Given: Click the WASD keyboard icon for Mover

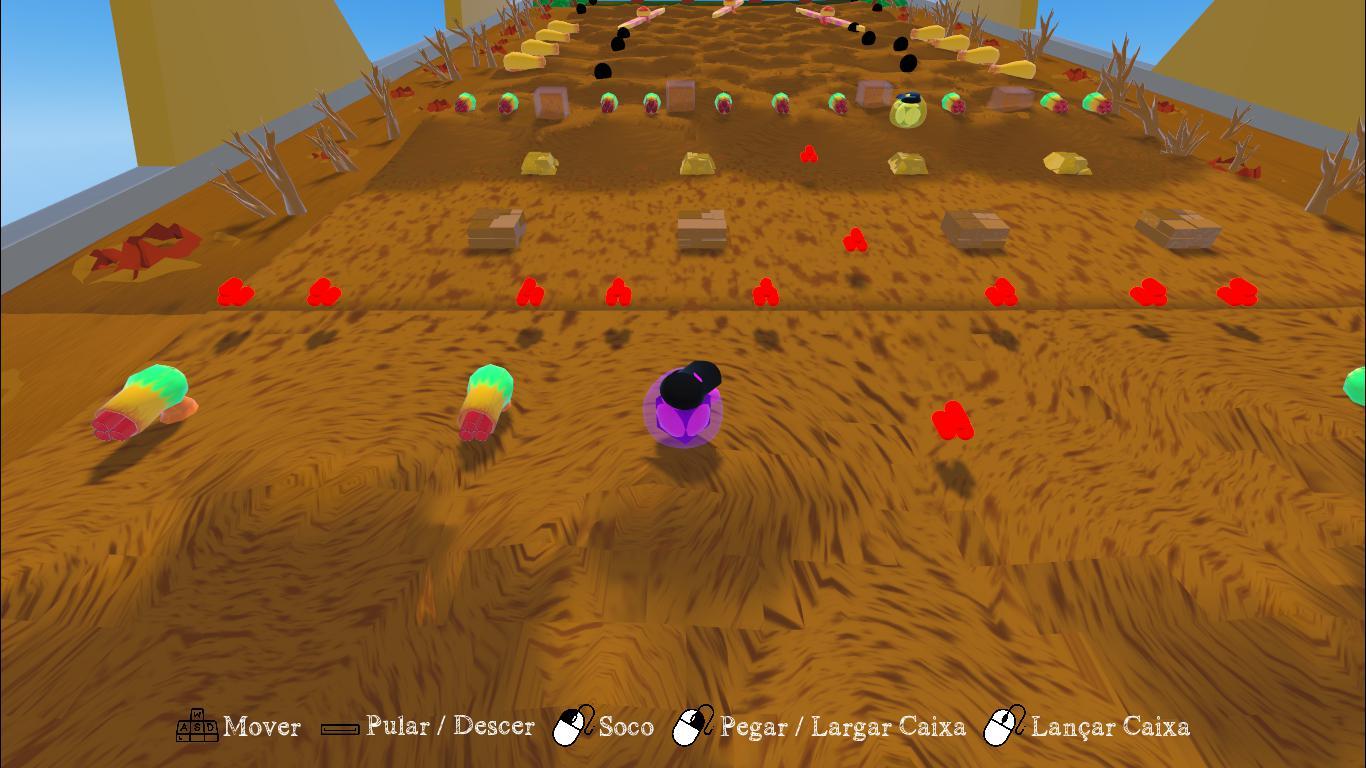Looking at the screenshot, I should pyautogui.click(x=196, y=727).
